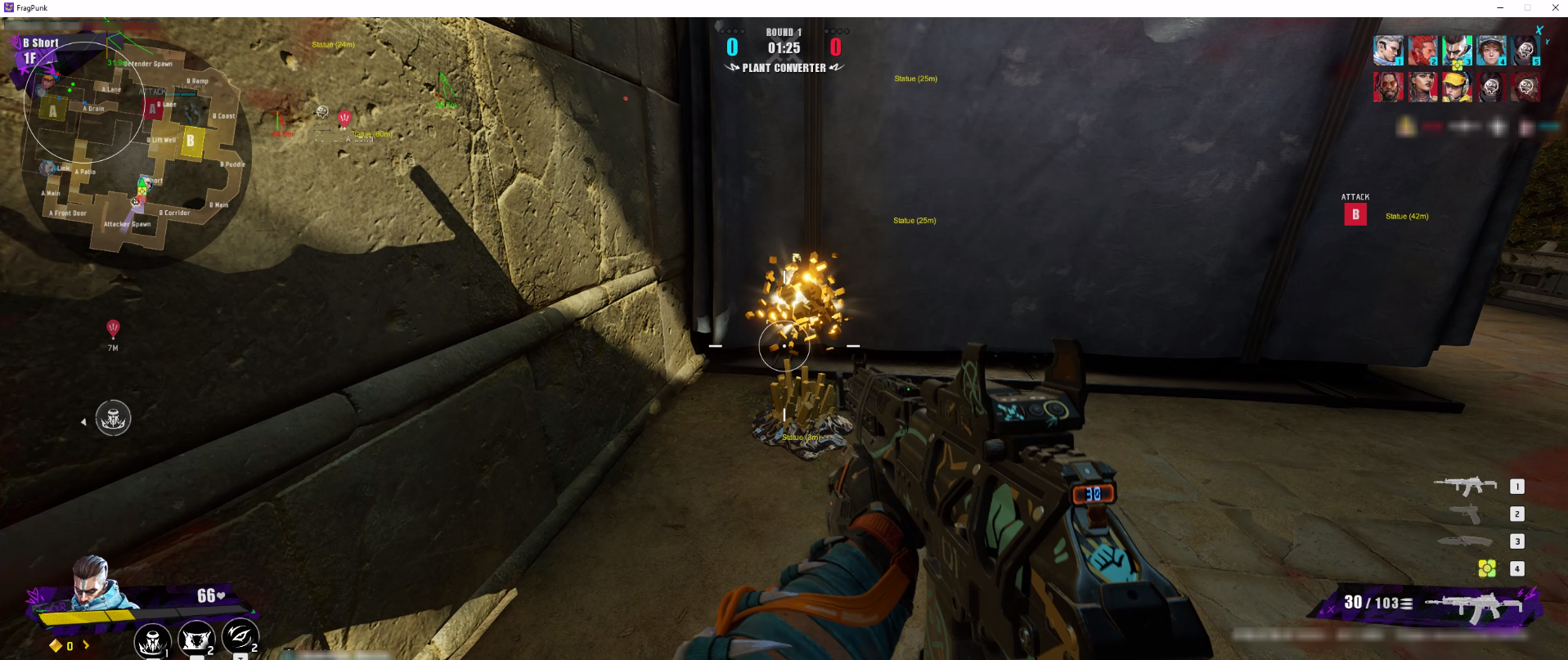
Task: Select the enemy portrait with yellow cap
Action: [x=1457, y=87]
